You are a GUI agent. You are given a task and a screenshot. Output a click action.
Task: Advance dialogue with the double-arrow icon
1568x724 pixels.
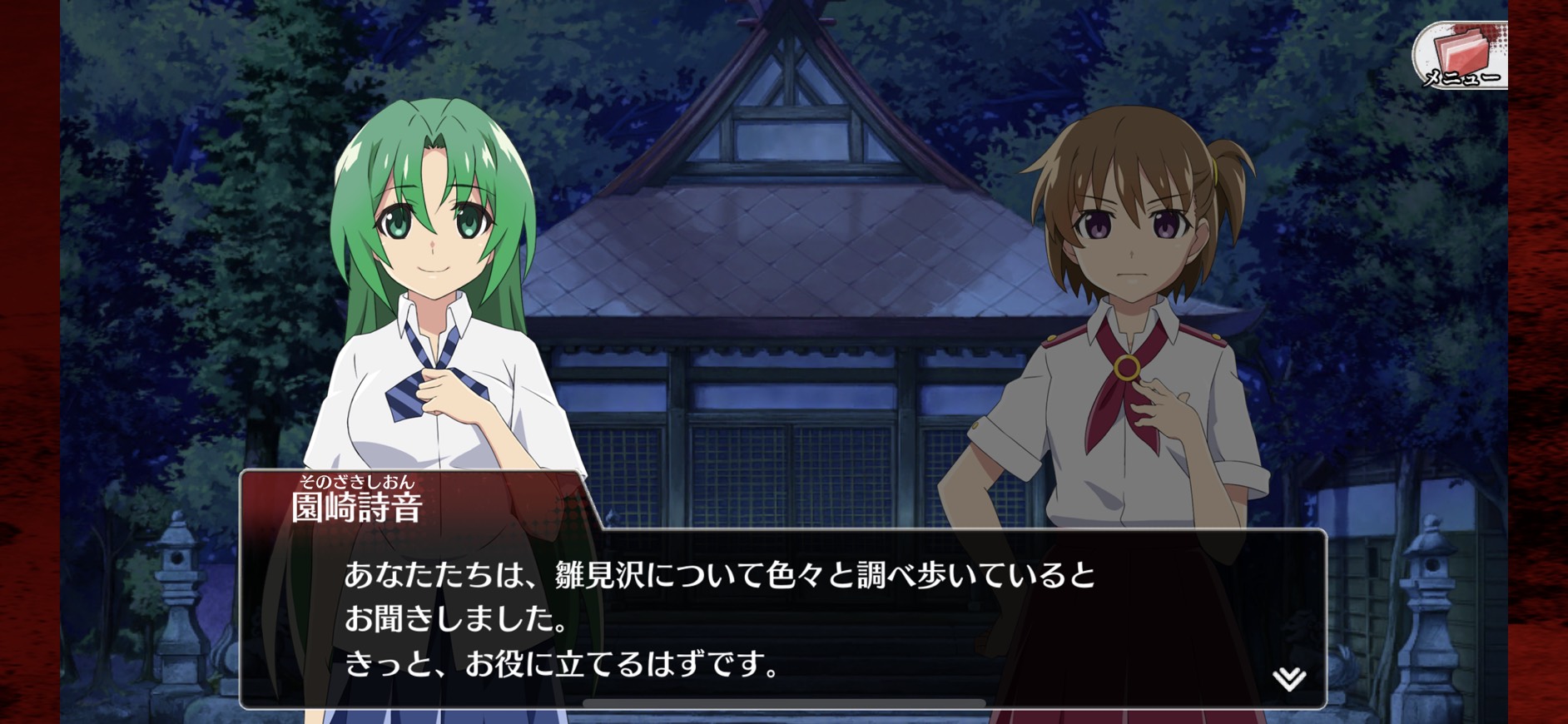coord(1288,679)
